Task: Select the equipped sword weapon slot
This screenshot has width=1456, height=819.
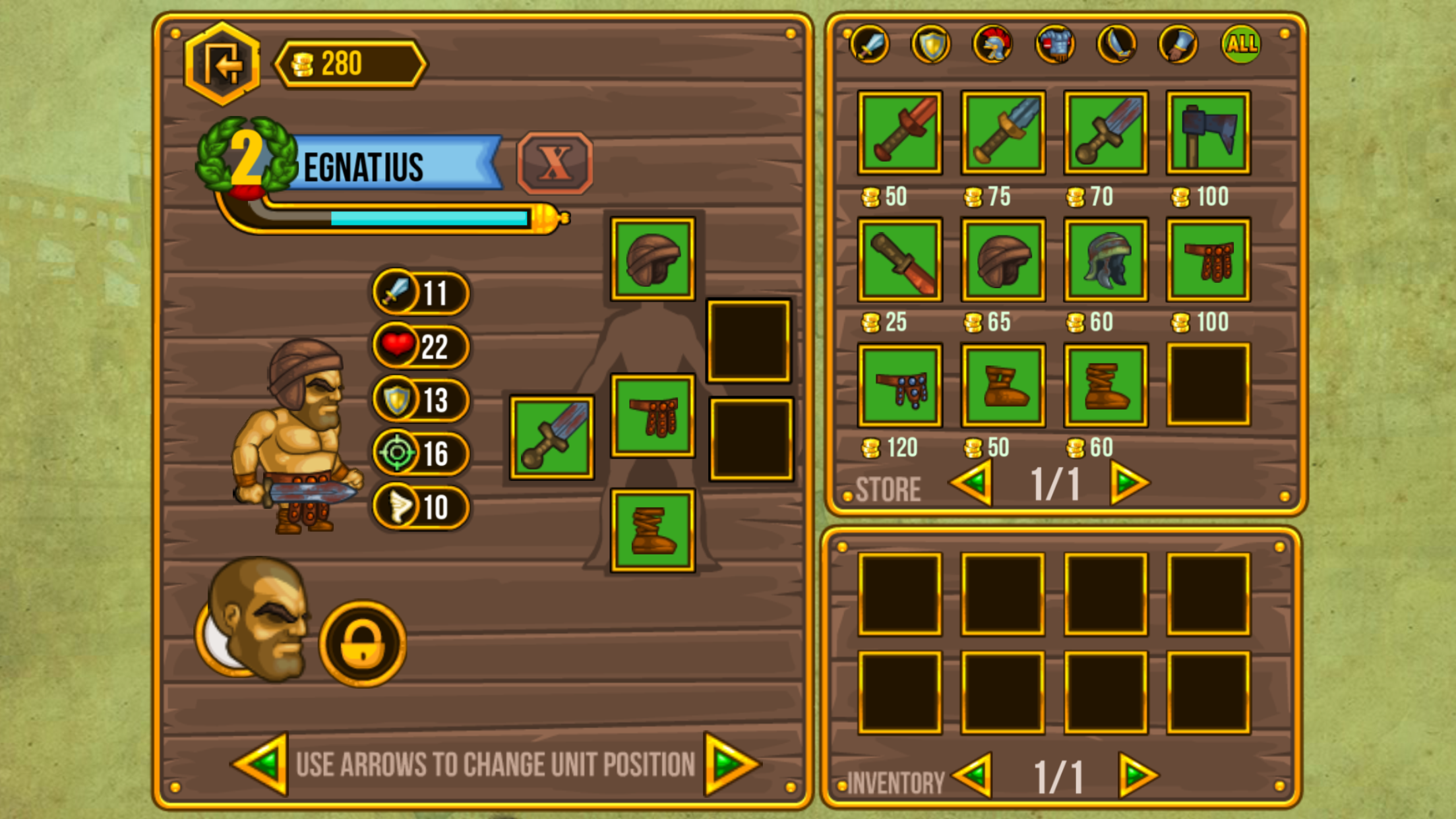Action: (552, 437)
